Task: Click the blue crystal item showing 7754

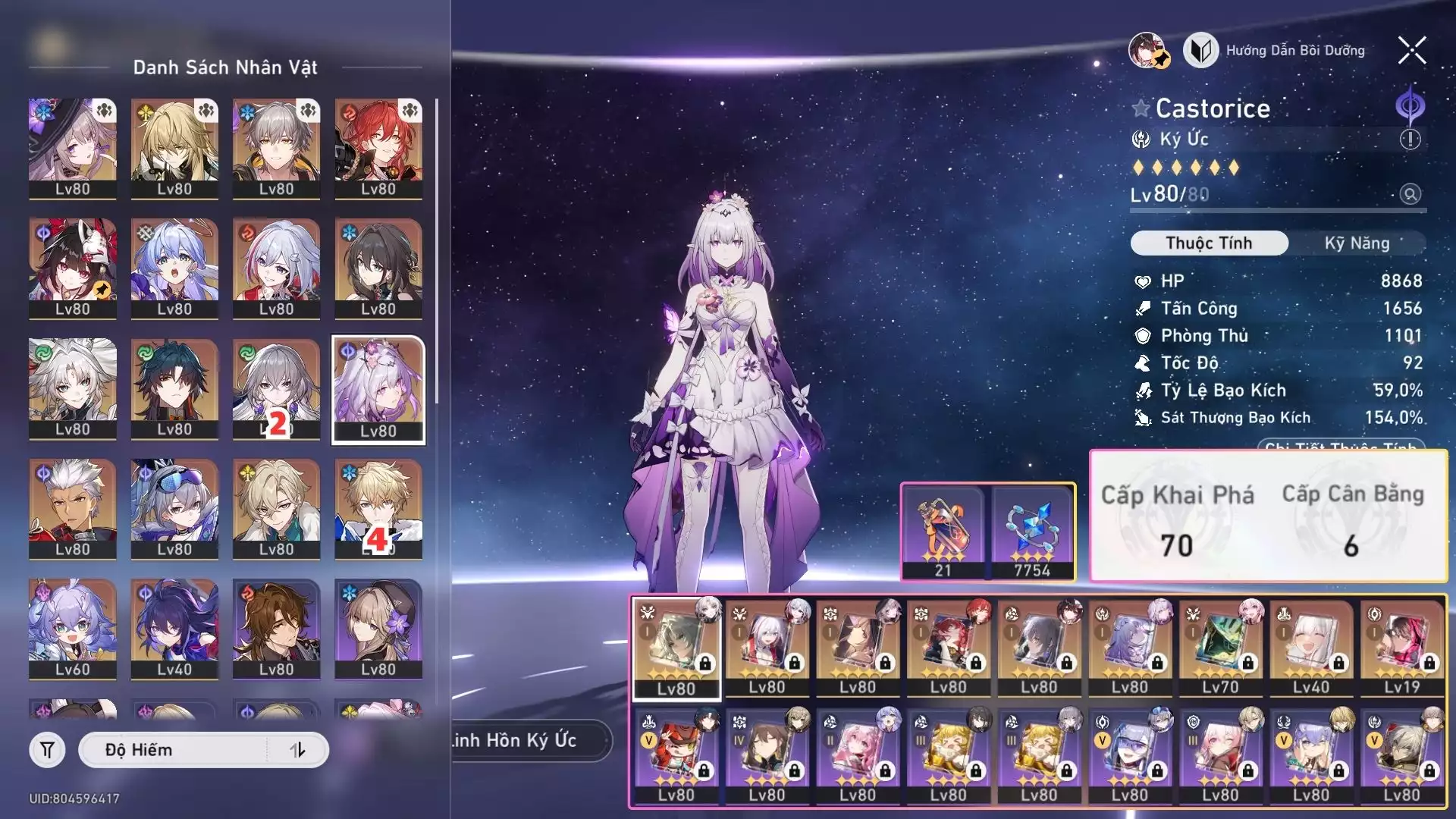Action: (x=1032, y=531)
